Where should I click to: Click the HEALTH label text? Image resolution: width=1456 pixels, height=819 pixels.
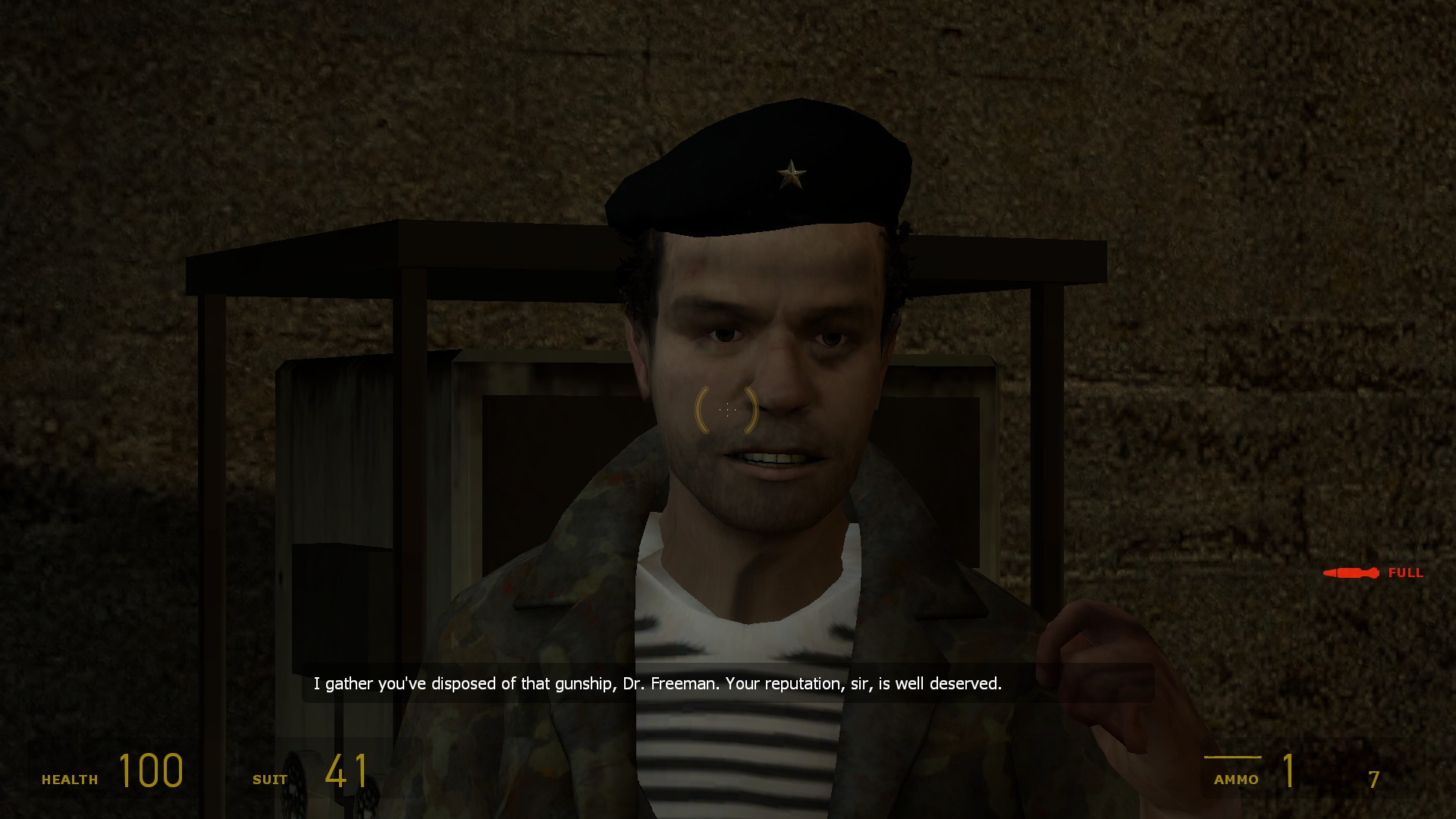[71, 778]
